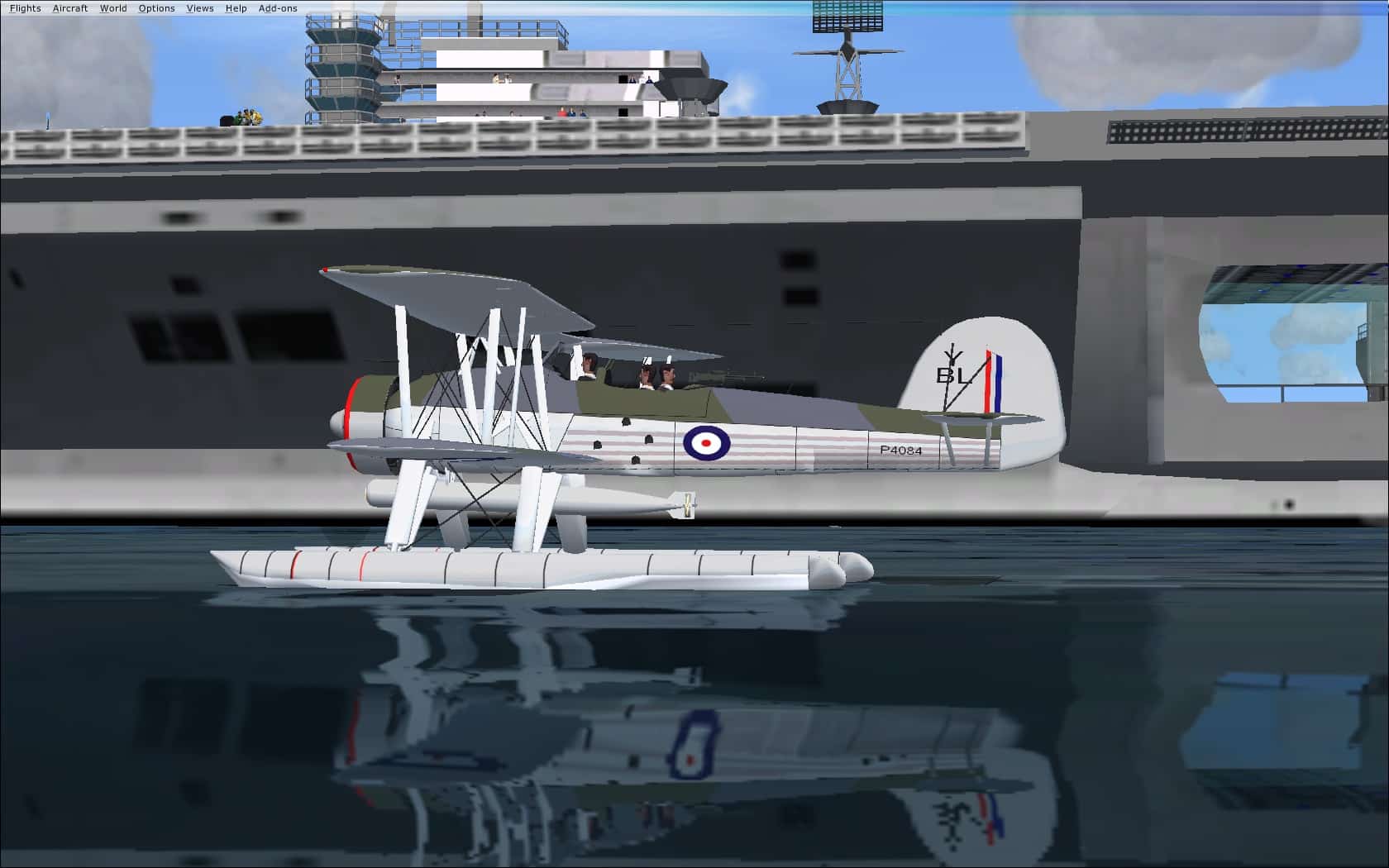This screenshot has height=868, width=1389.
Task: Open the World menu
Action: pos(113,7)
